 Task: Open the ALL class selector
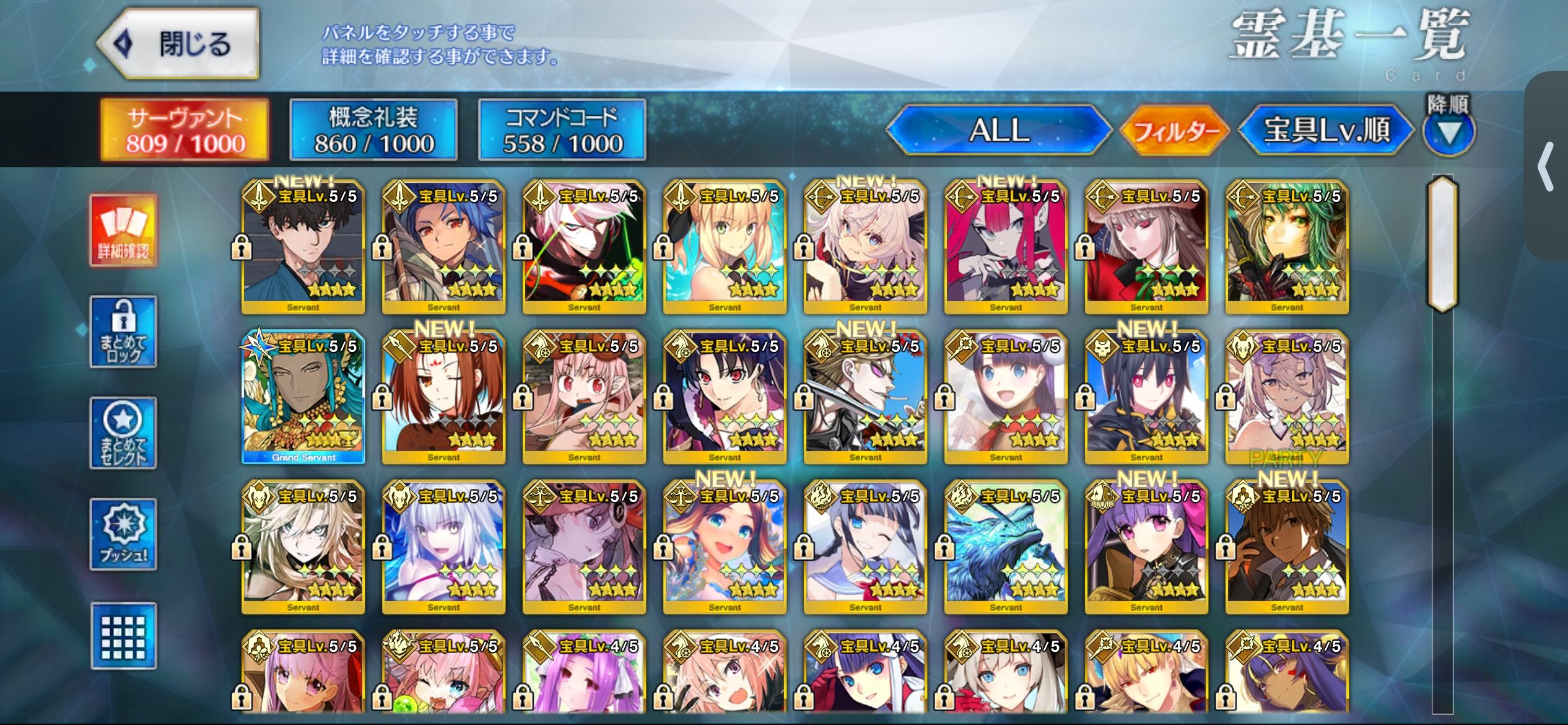[x=998, y=130]
